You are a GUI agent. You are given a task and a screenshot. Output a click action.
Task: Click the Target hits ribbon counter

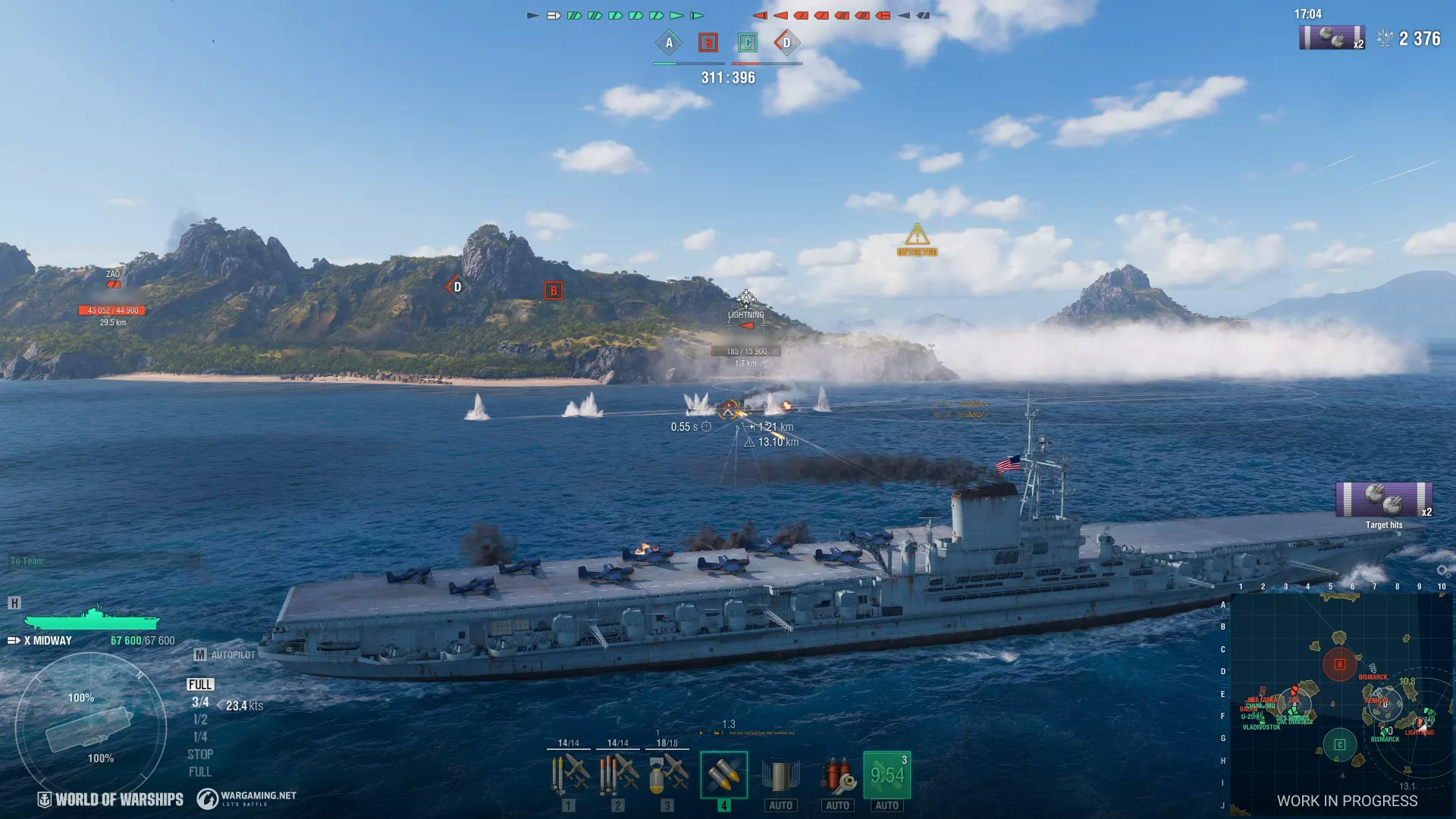coord(1384,502)
